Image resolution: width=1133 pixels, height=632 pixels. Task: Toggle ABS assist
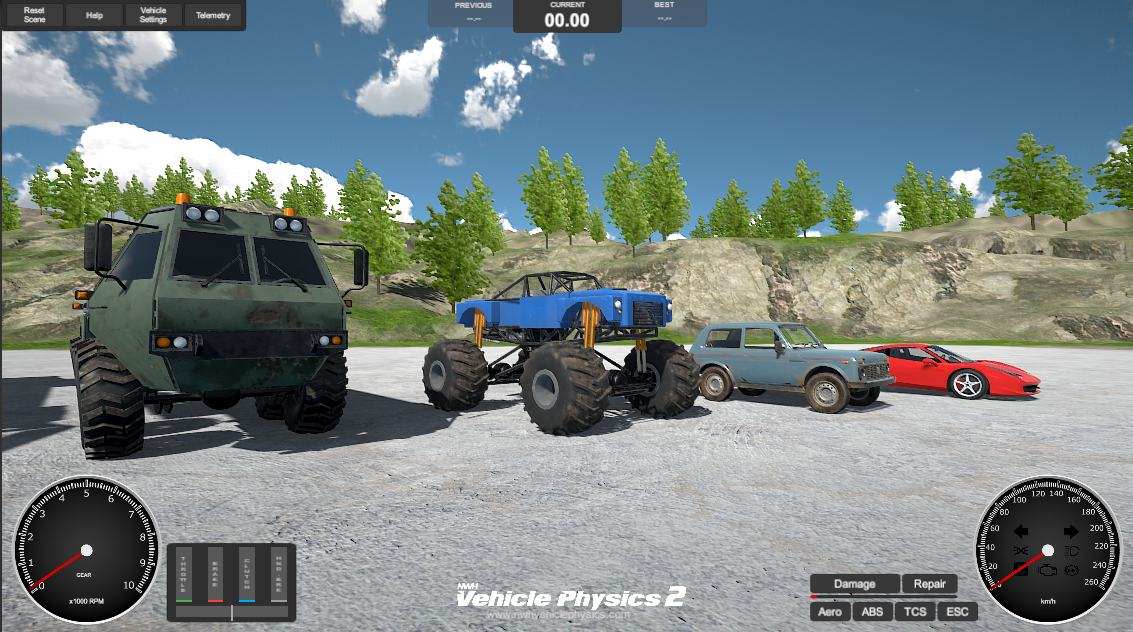tap(872, 611)
